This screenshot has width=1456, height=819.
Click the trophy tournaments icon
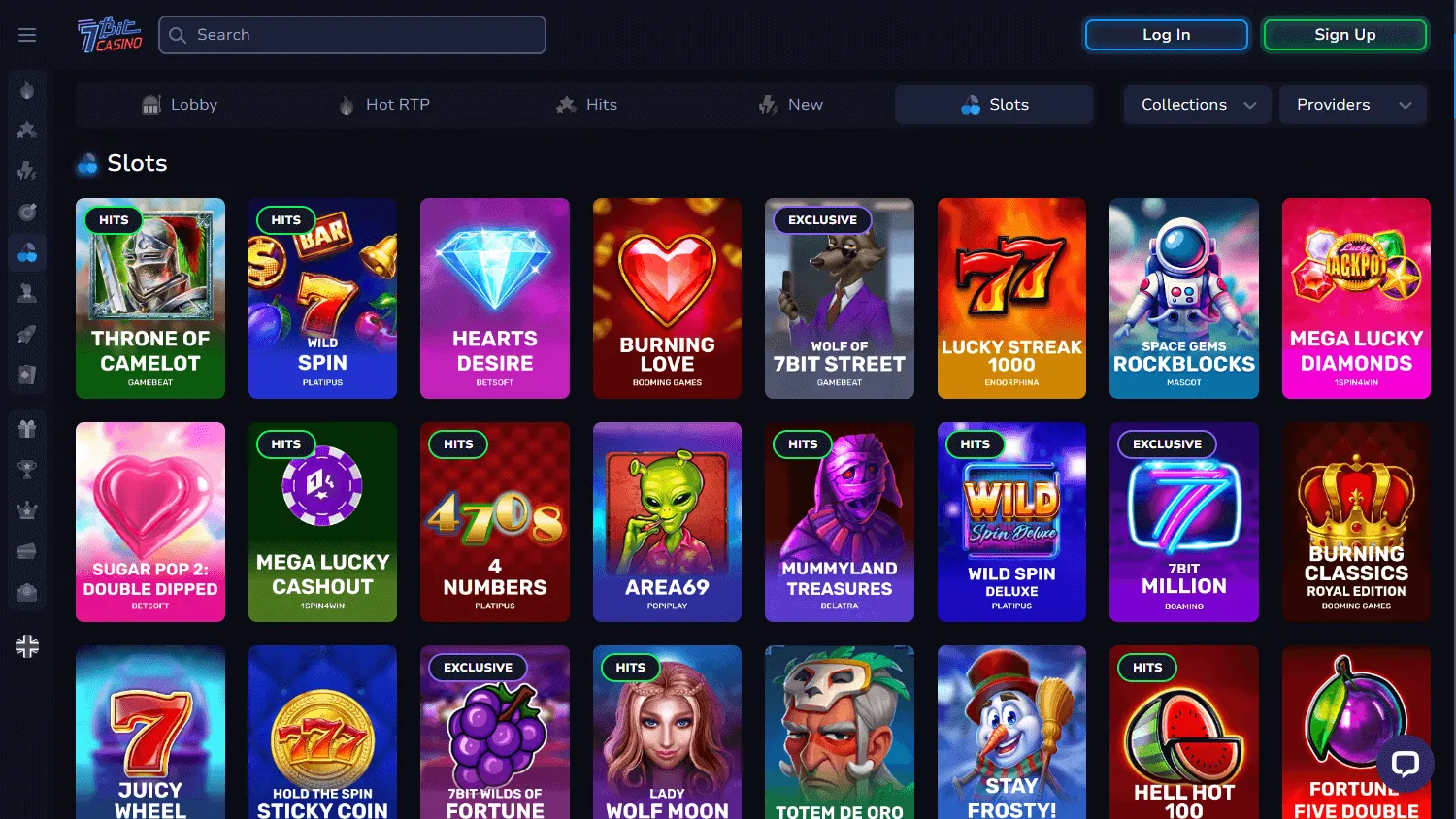27,468
